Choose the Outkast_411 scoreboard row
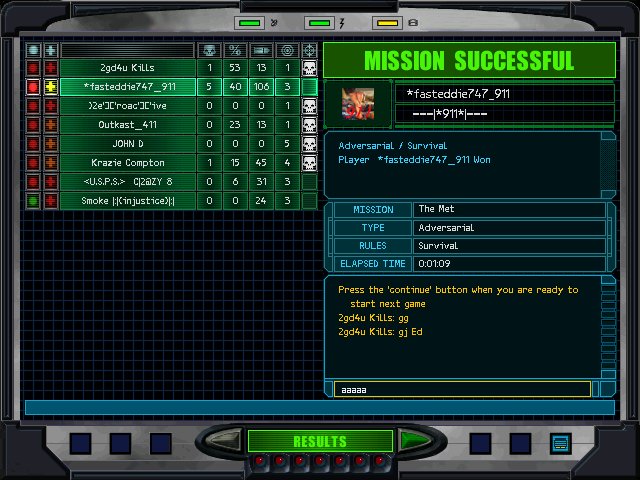This screenshot has width=640, height=480. 126,125
